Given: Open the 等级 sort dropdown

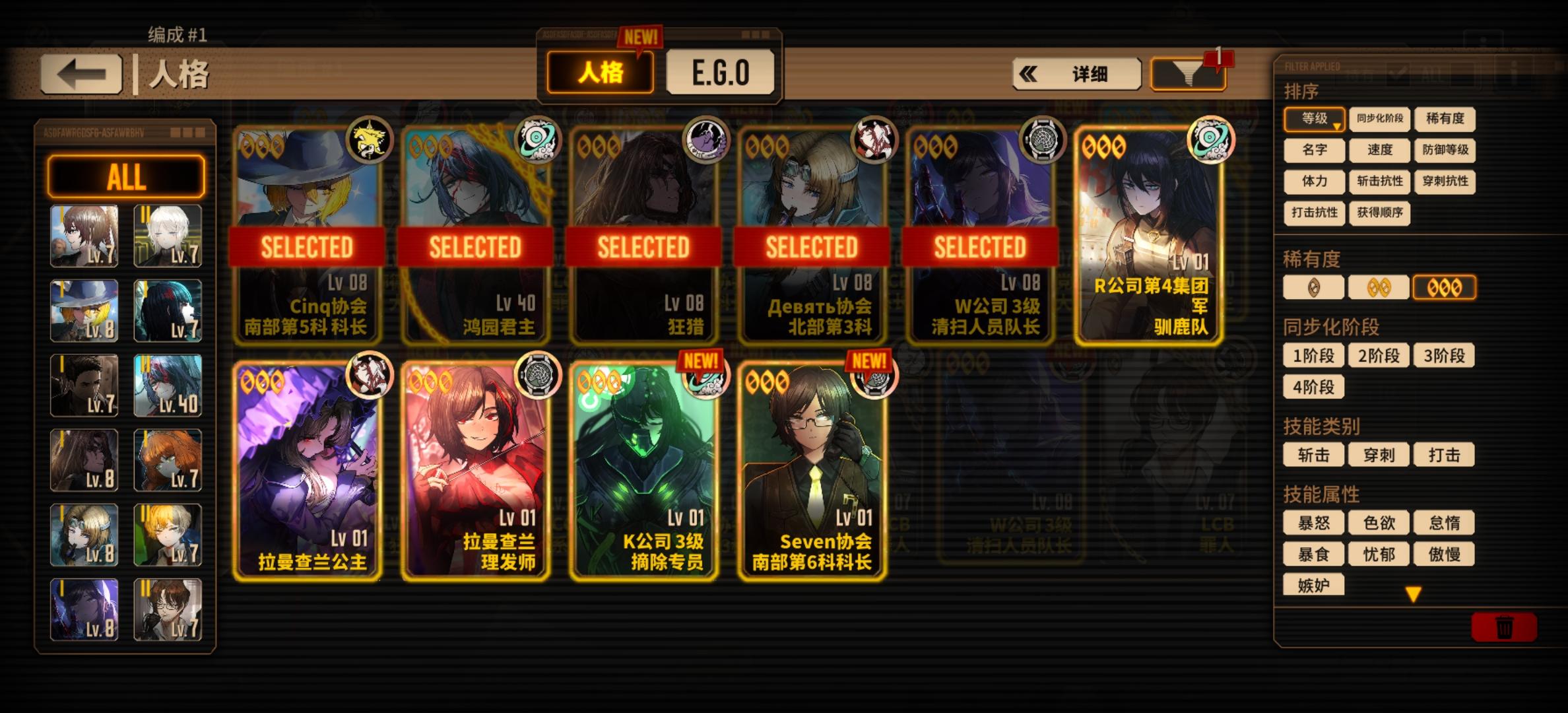Looking at the screenshot, I should pos(1313,119).
